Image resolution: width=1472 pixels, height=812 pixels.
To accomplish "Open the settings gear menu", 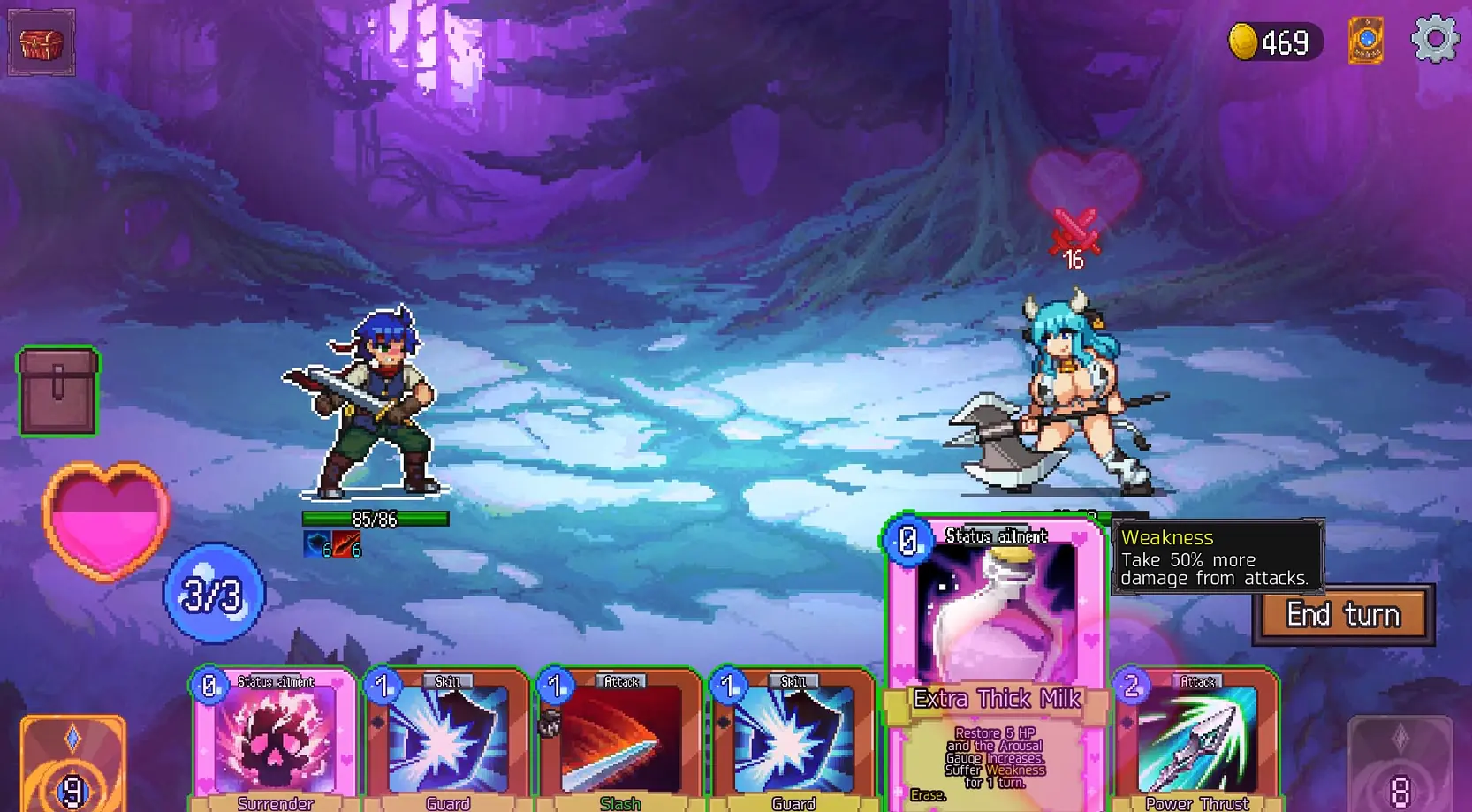I will 1434,40.
